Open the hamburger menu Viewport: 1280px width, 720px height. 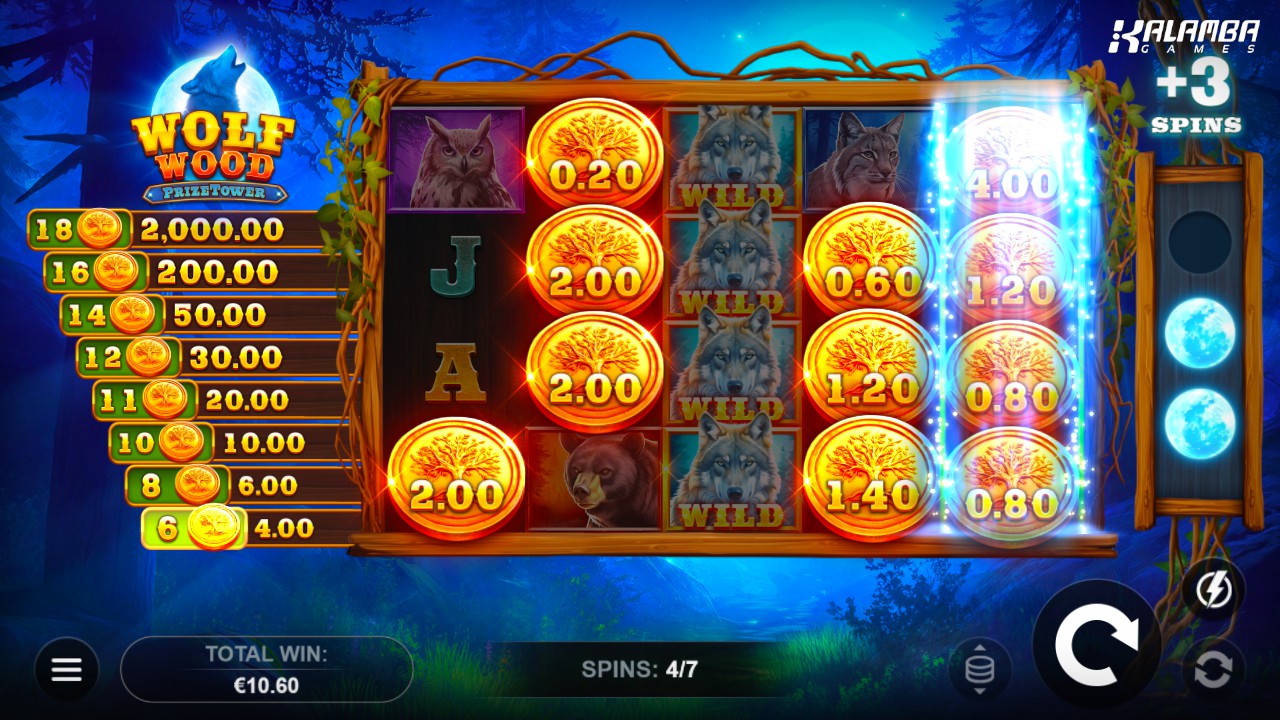click(67, 669)
